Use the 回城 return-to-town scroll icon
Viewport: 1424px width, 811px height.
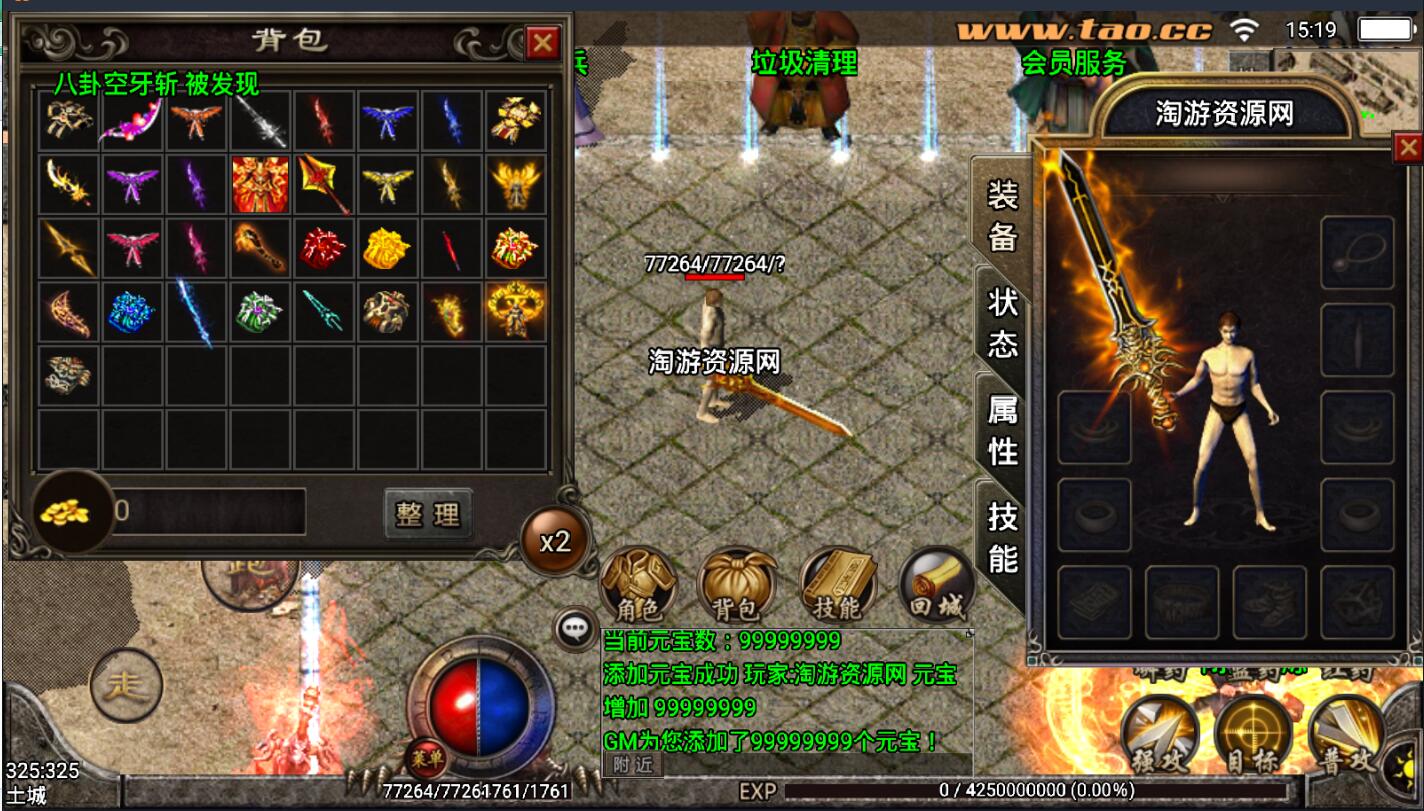[937, 585]
